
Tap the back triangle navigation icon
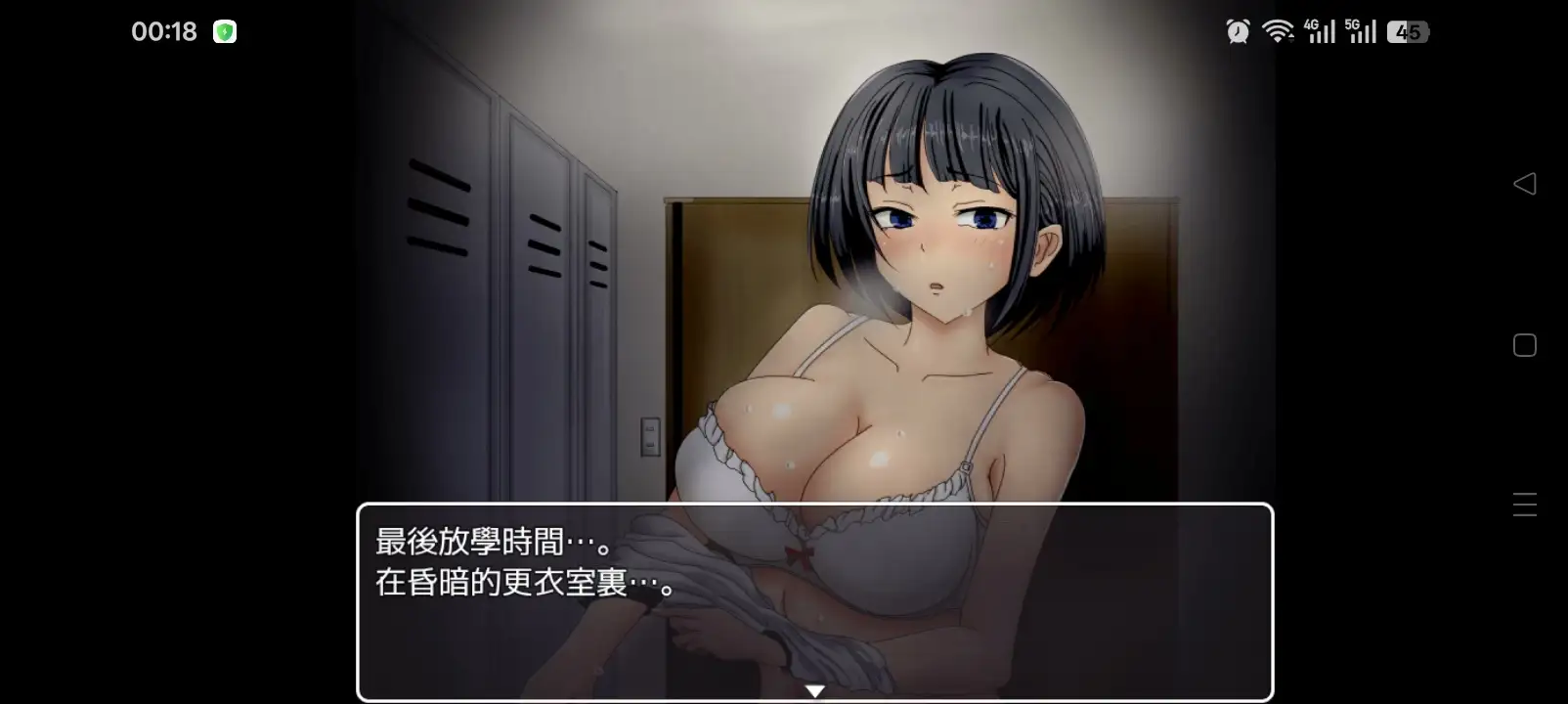[x=1525, y=184]
